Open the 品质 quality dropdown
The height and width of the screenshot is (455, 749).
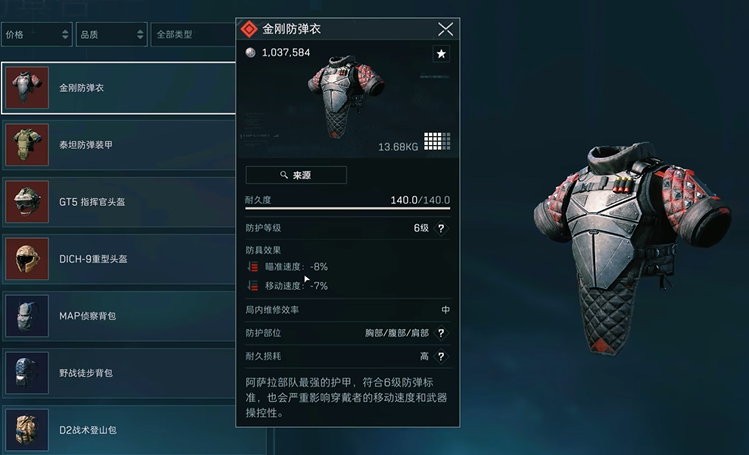(x=110, y=35)
